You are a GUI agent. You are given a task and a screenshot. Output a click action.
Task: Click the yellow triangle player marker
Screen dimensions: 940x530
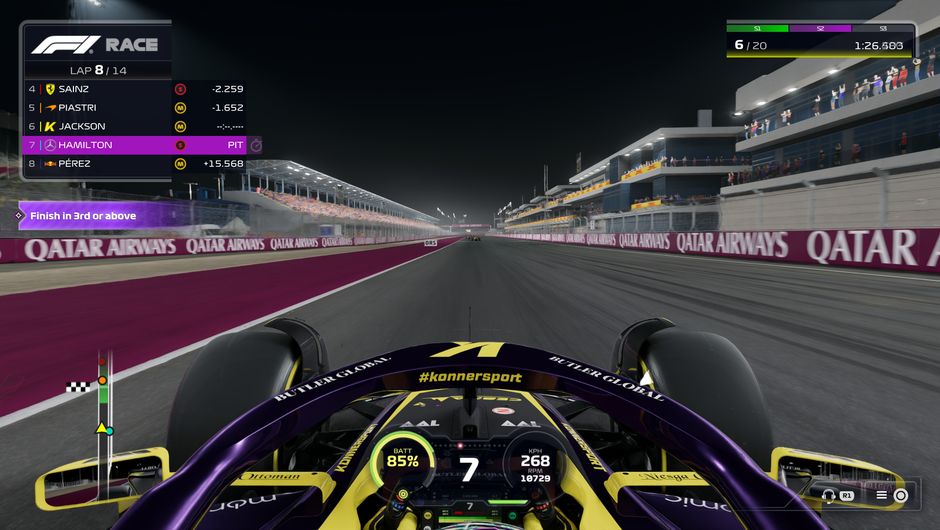[101, 428]
